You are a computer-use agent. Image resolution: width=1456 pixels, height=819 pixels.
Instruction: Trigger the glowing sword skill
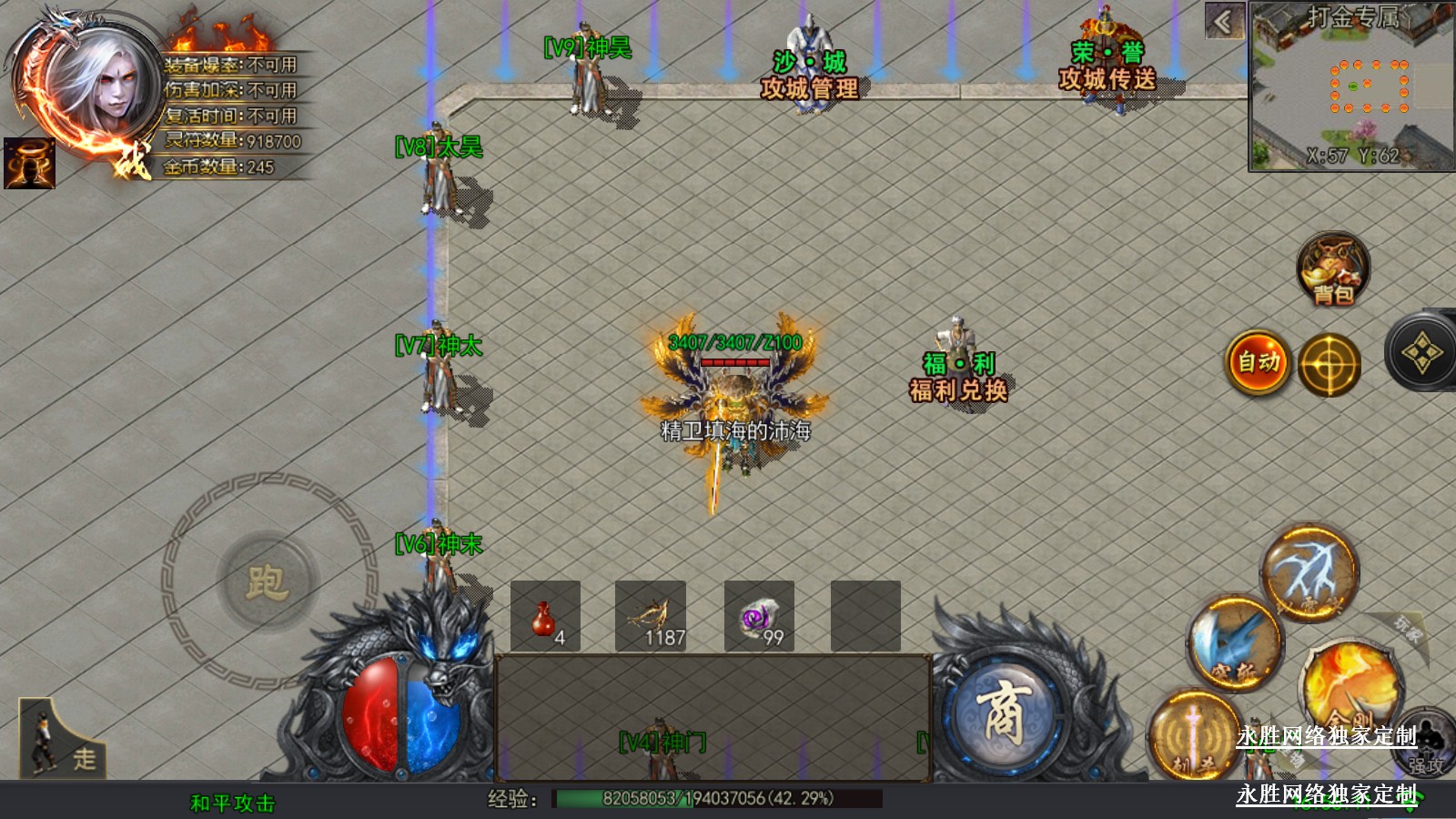tap(1192, 735)
